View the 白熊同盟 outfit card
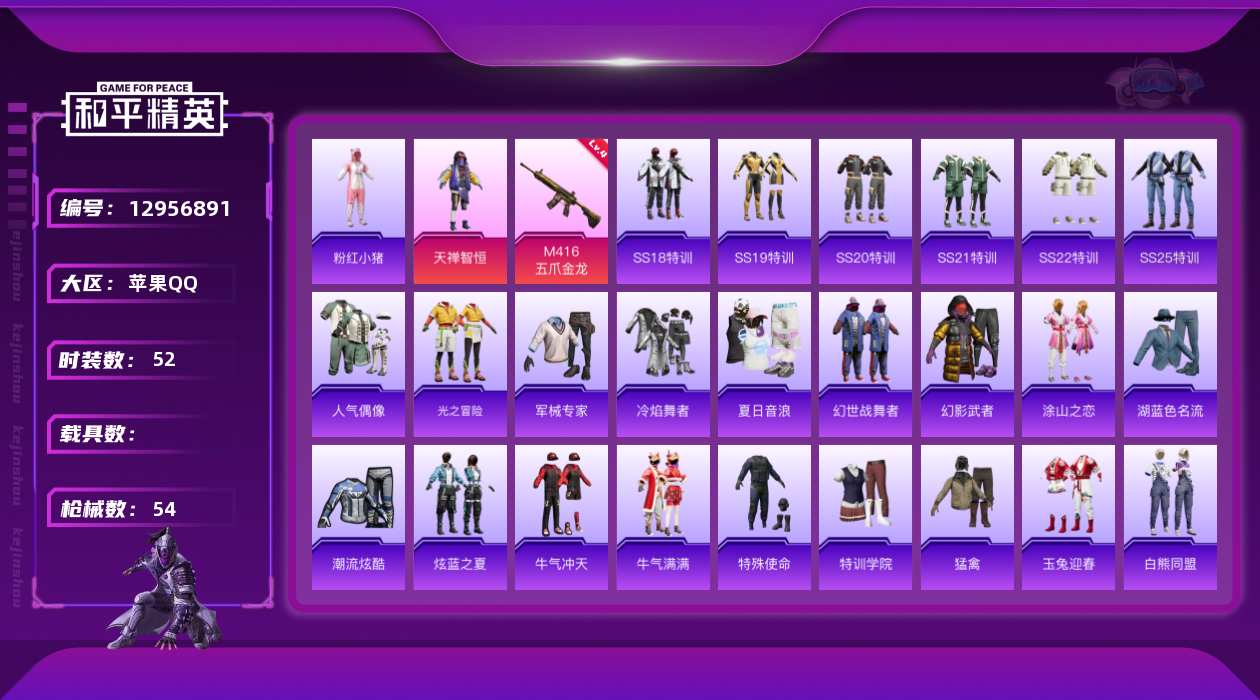This screenshot has height=700, width=1260. [1170, 517]
